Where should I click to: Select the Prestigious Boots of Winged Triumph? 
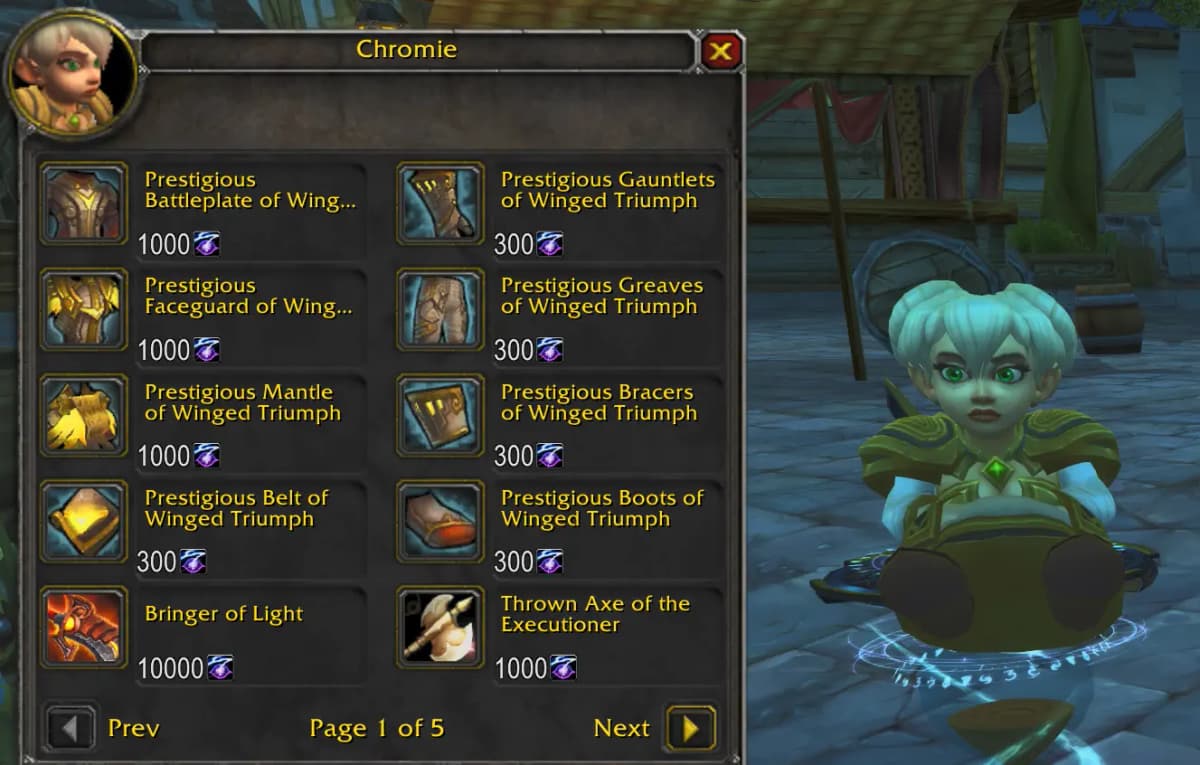[x=440, y=522]
